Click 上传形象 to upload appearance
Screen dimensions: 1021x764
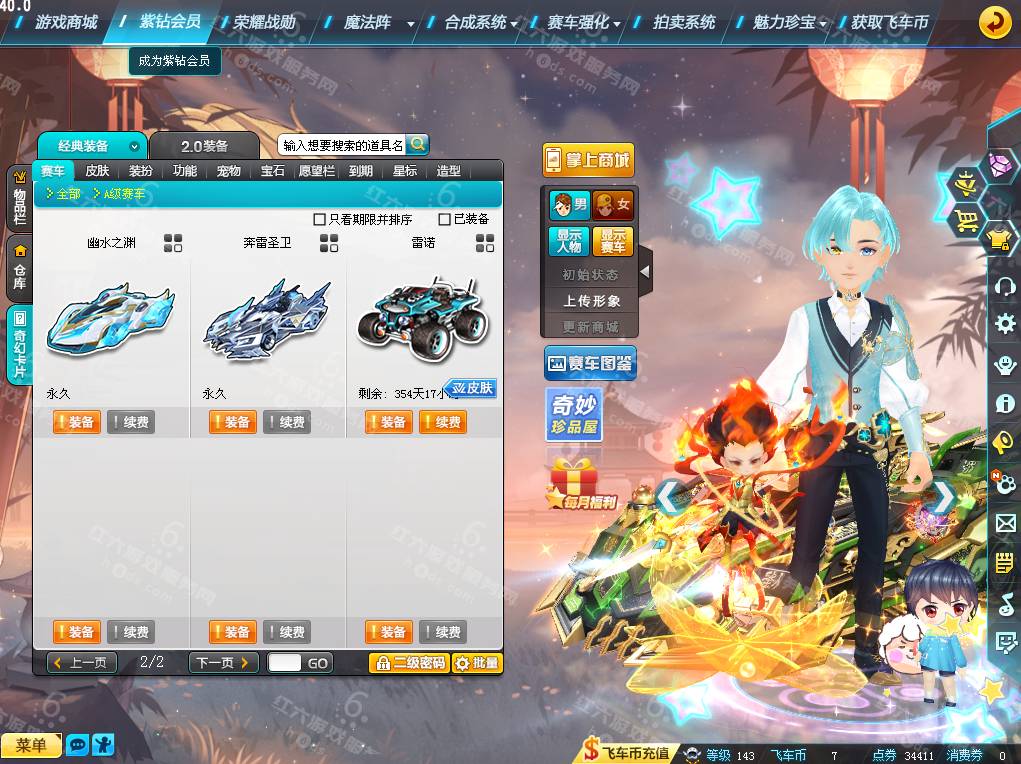591,301
